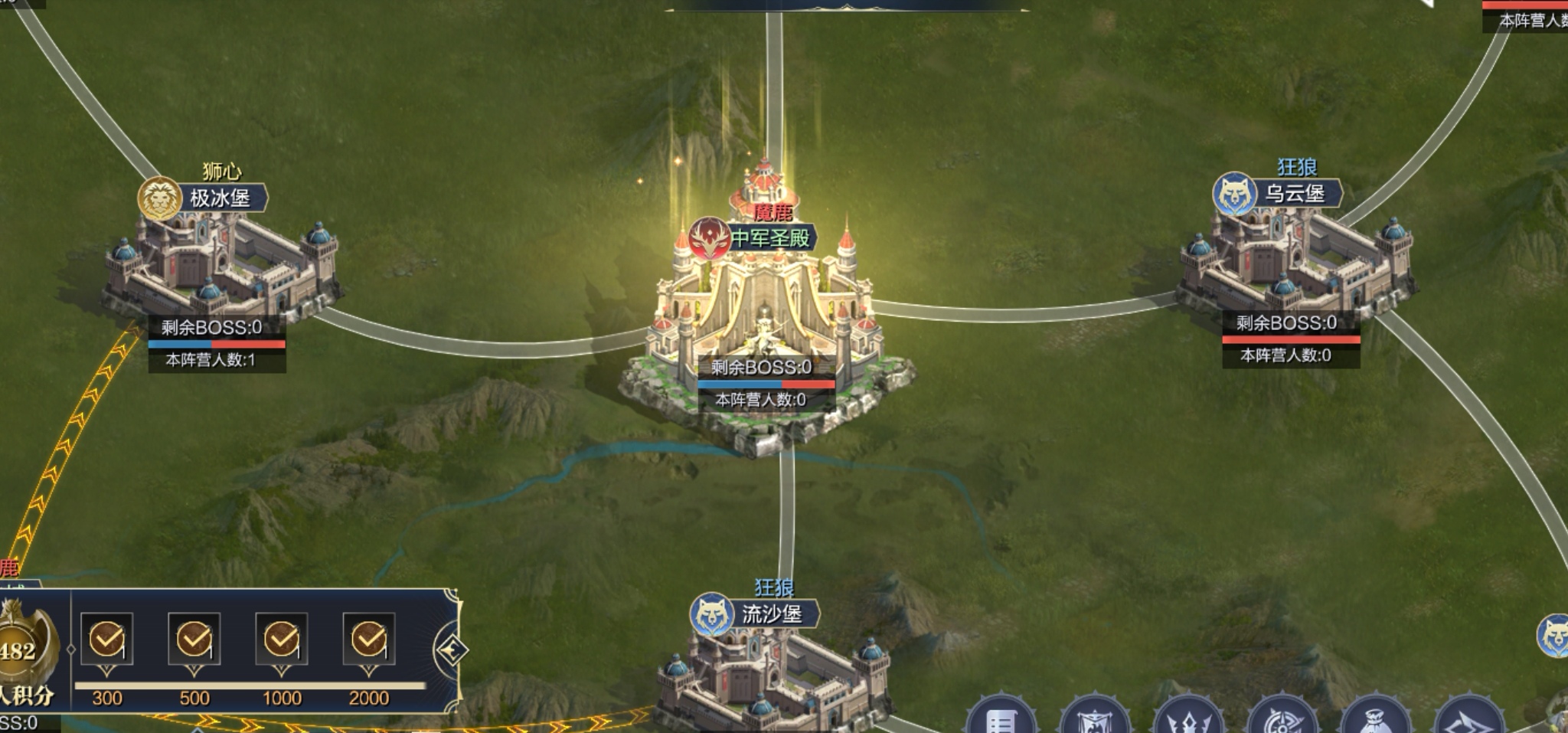Select the 乌云堡 castle label
1568x733 pixels.
click(x=1294, y=193)
